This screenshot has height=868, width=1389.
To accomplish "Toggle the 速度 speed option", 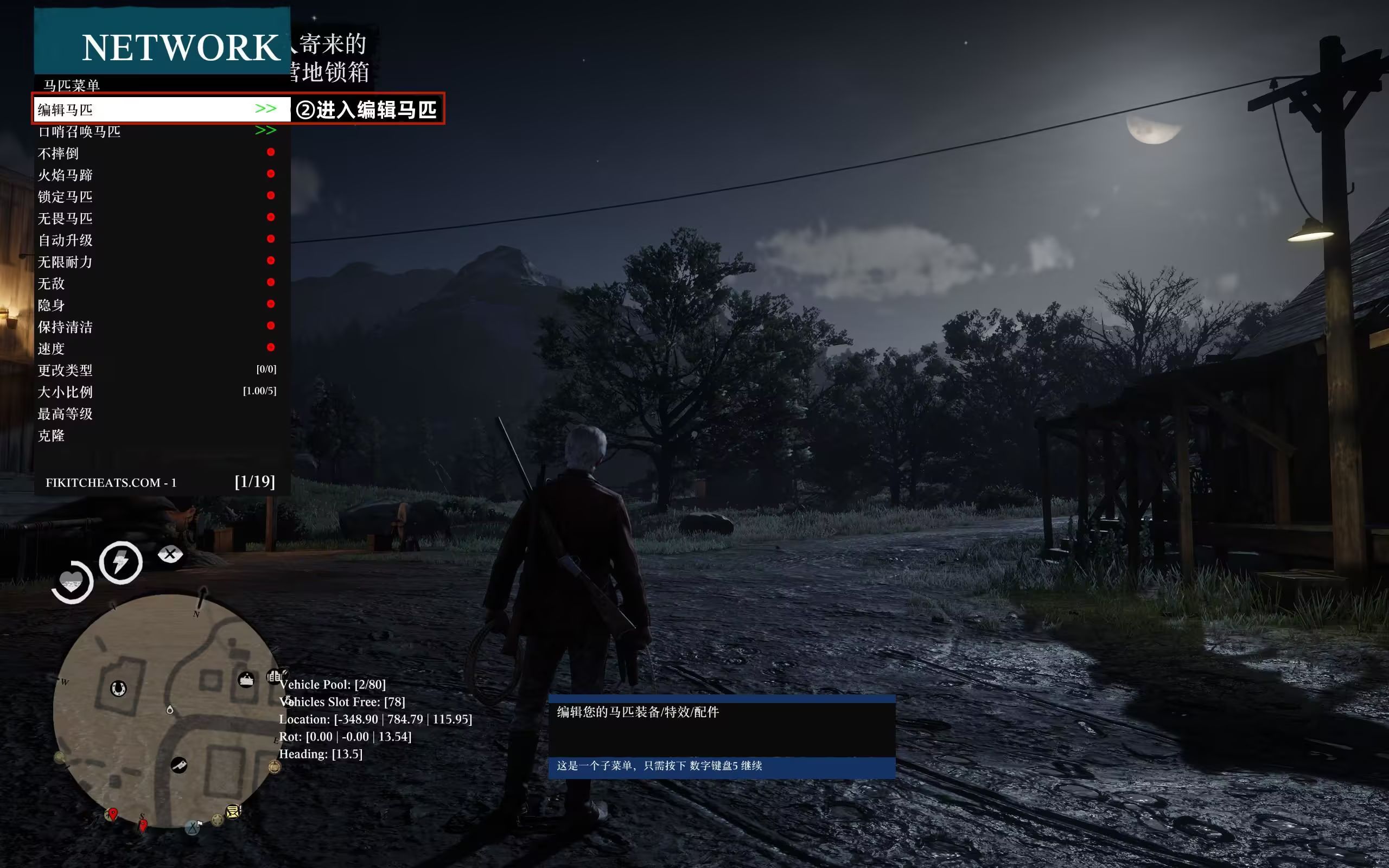I will click(156, 348).
